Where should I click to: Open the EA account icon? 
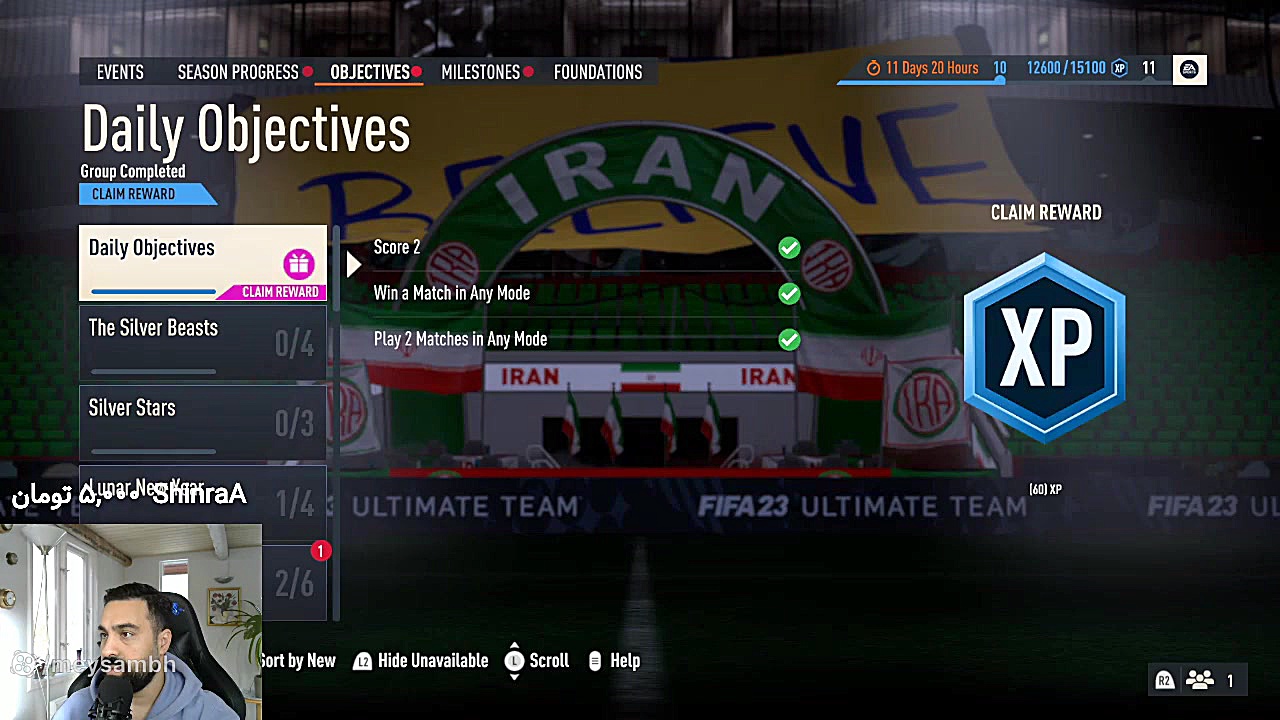click(x=1189, y=69)
